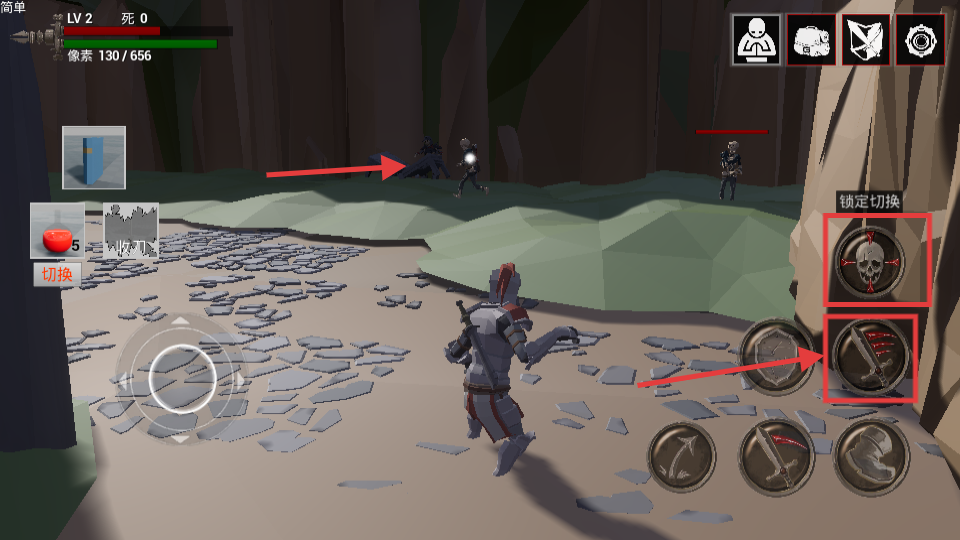Use the red potion item slot
The height and width of the screenshot is (540, 960).
tap(57, 232)
